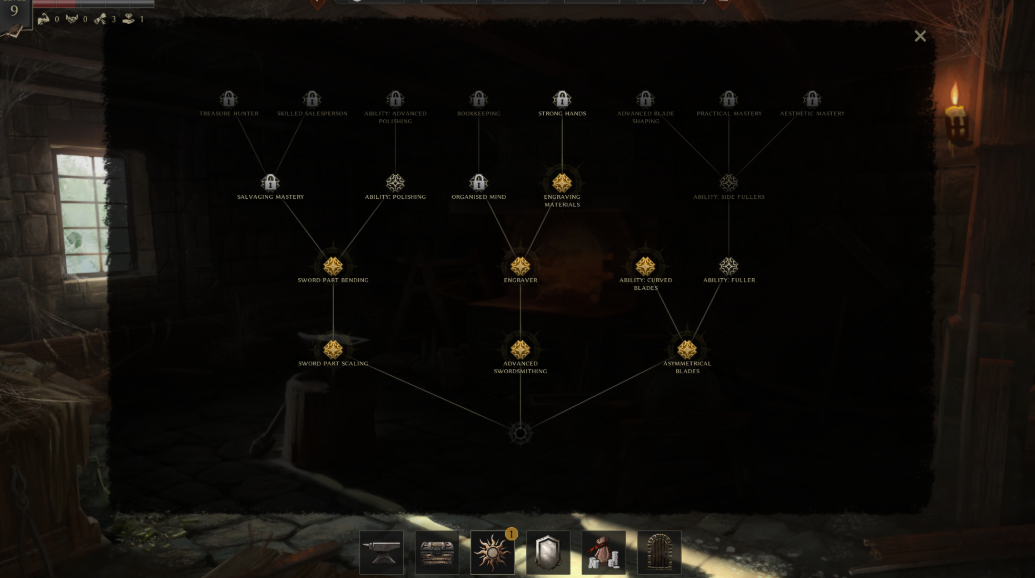Select the Asymmetrical Blades skill node

click(x=687, y=349)
